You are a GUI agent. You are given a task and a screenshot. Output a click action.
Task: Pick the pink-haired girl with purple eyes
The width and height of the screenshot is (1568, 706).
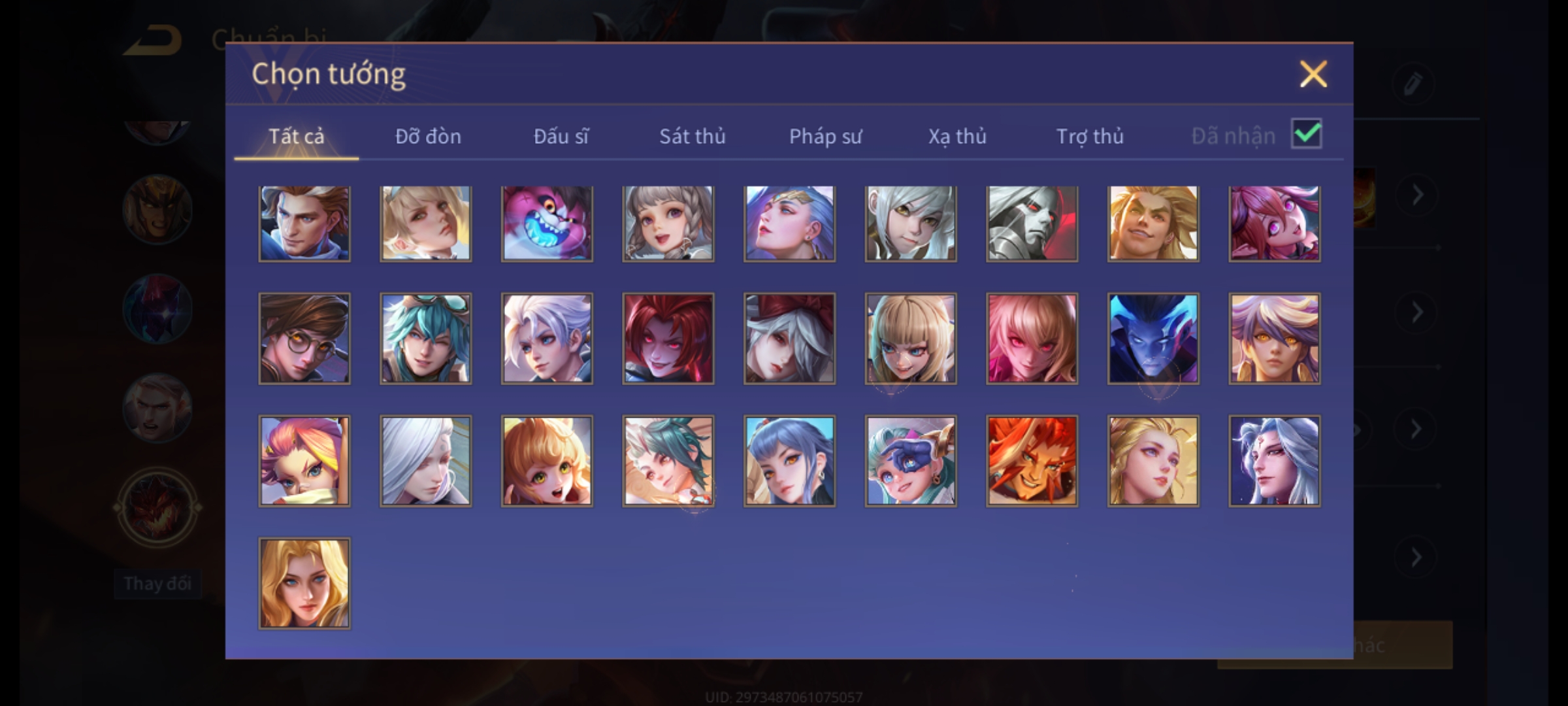coord(1274,224)
